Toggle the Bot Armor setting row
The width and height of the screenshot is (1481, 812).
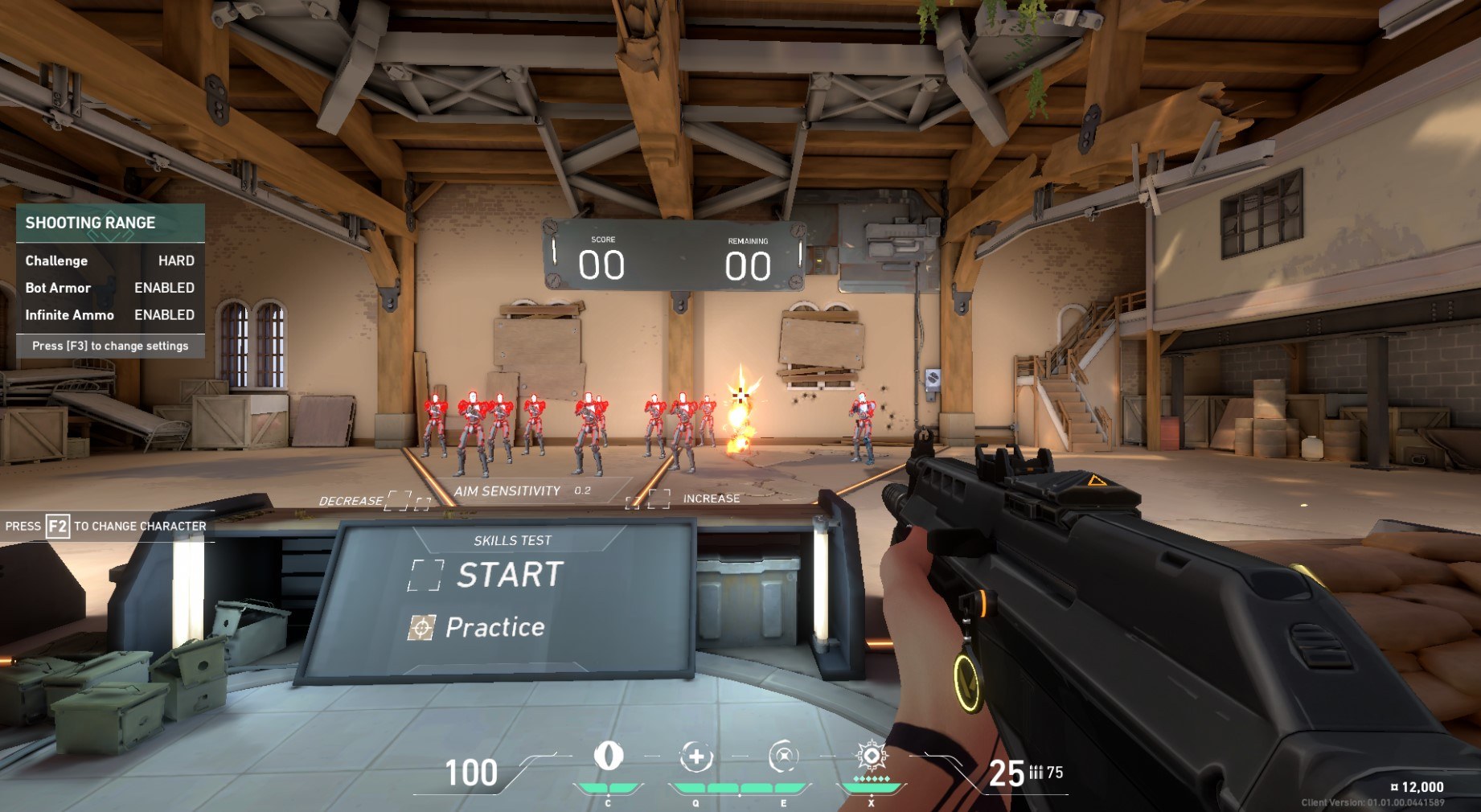pos(110,288)
